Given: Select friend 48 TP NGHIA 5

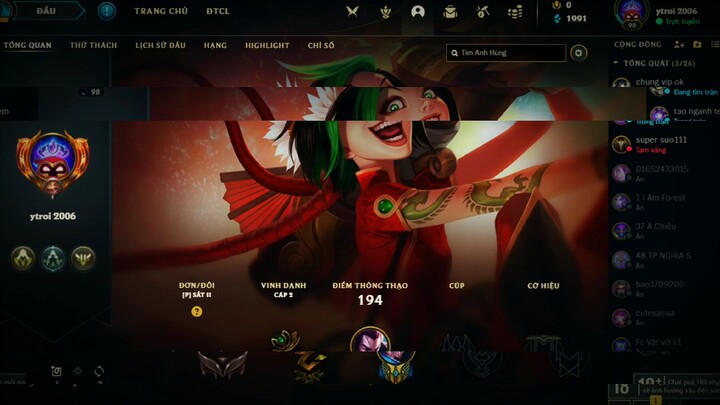Looking at the screenshot, I should coord(661,256).
